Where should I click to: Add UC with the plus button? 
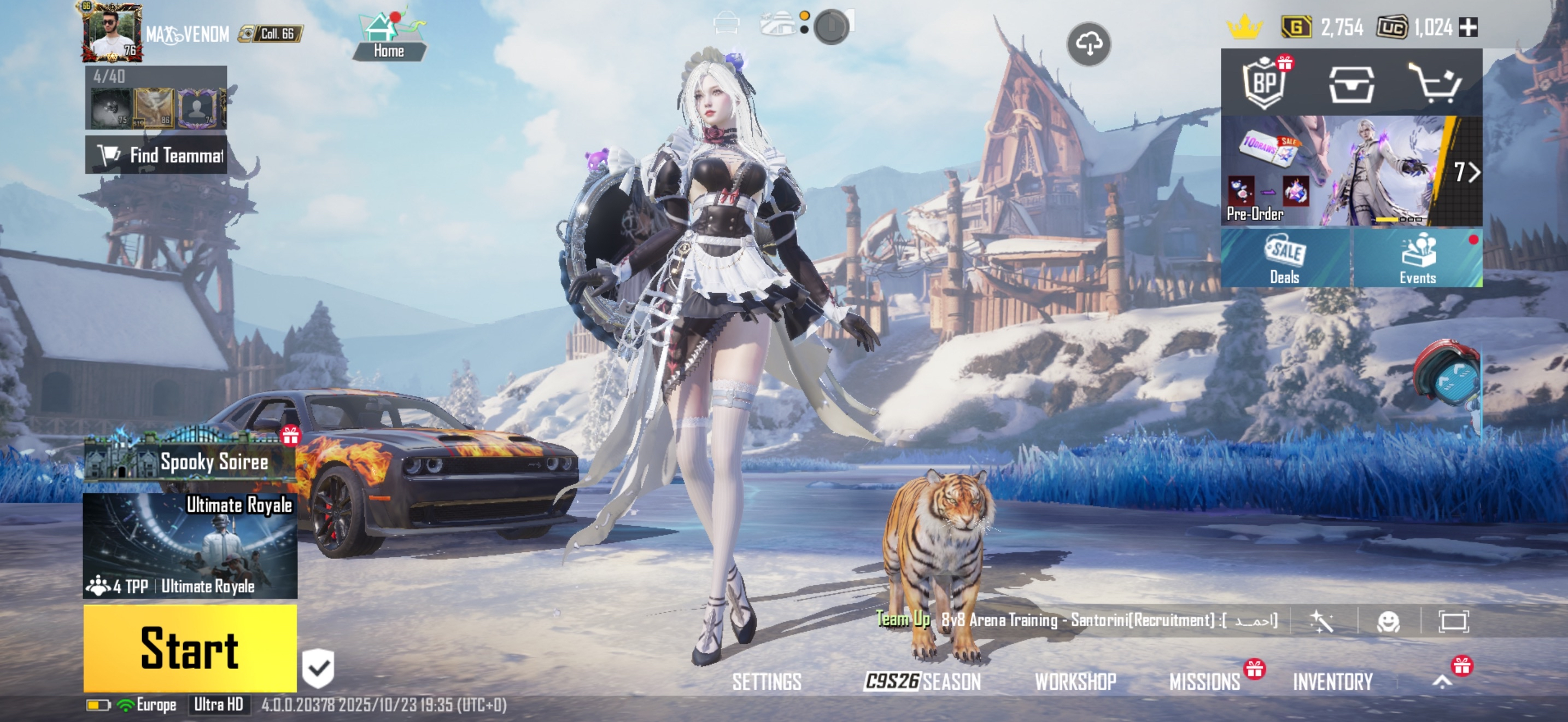pos(1468,27)
